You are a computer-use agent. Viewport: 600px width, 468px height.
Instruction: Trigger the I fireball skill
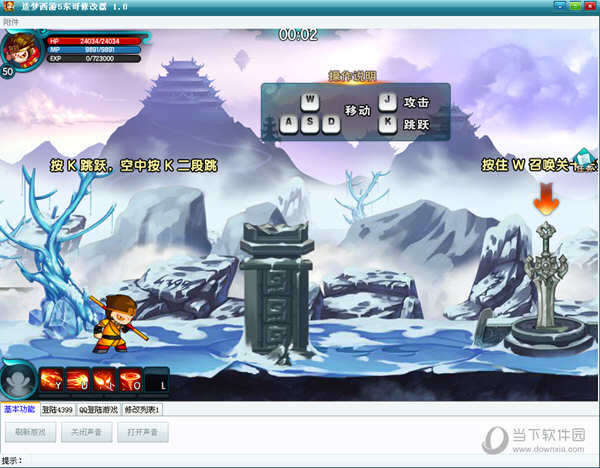pos(104,381)
